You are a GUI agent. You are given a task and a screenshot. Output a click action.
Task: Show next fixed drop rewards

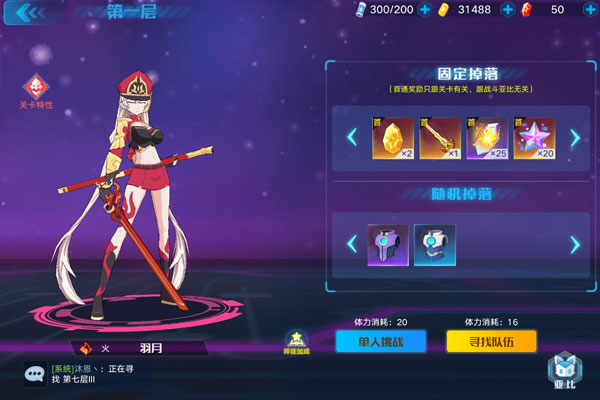[x=575, y=138]
